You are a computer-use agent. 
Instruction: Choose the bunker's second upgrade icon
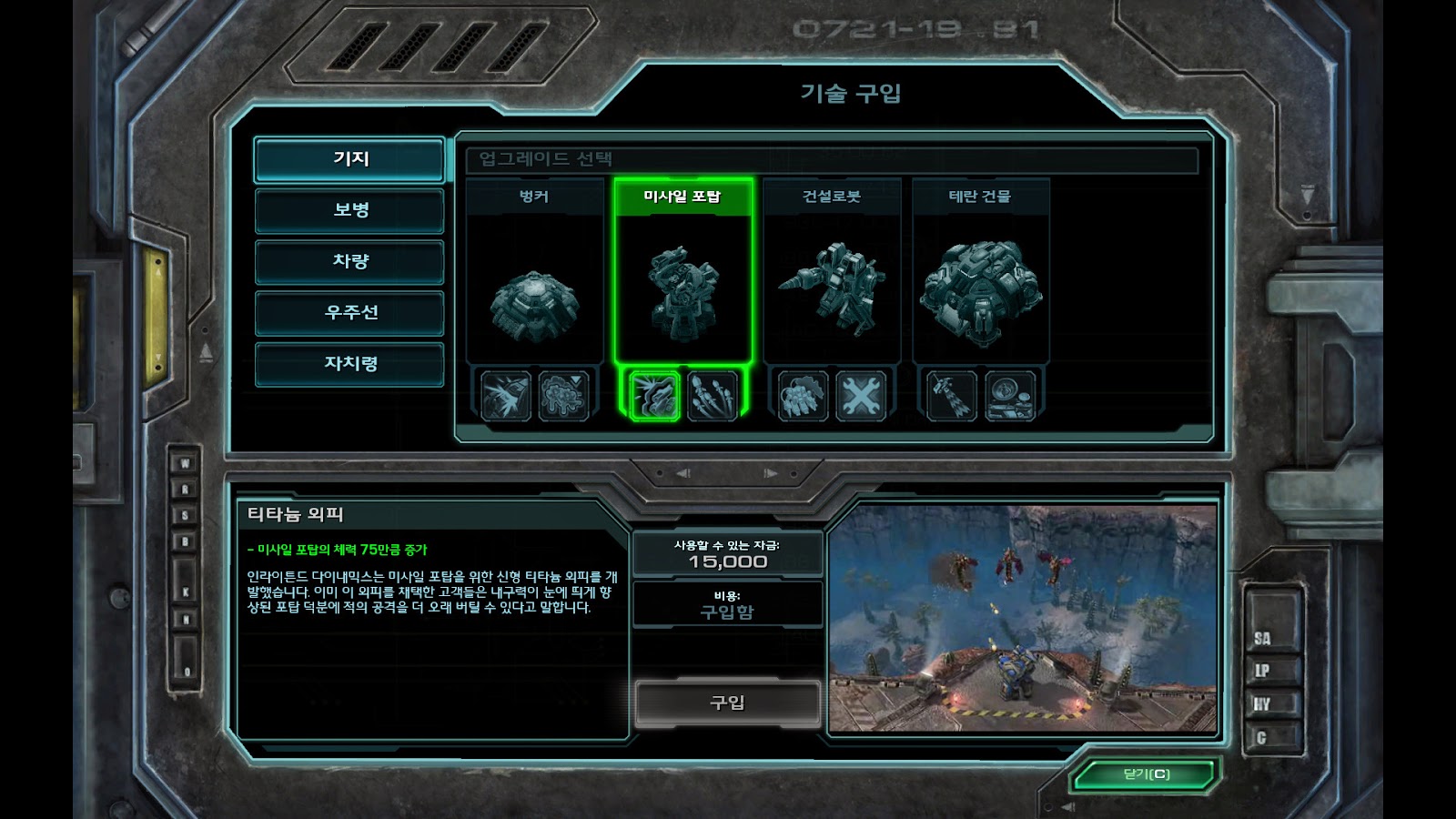(x=564, y=396)
